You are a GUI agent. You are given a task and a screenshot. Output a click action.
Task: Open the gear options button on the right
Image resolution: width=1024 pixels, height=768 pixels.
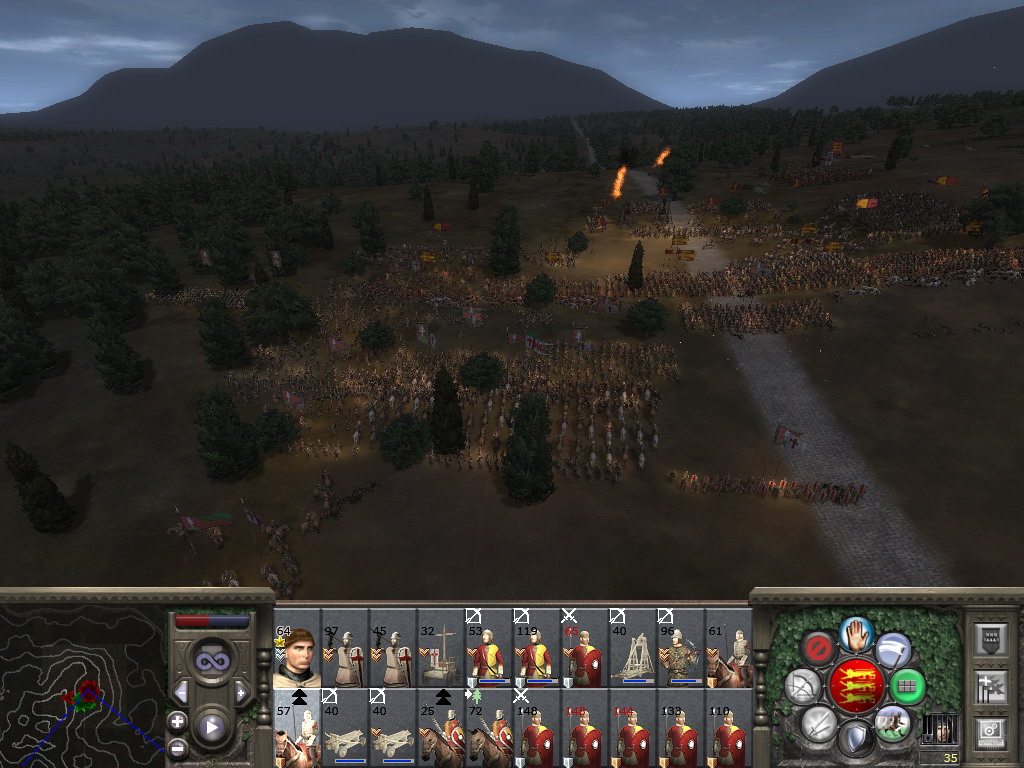pos(990,732)
